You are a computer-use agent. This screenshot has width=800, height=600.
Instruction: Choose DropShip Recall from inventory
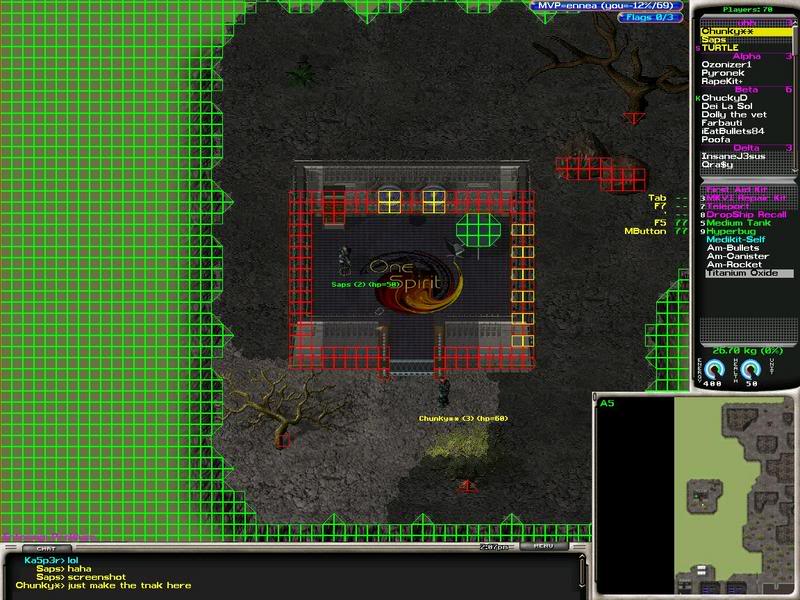pos(746,215)
